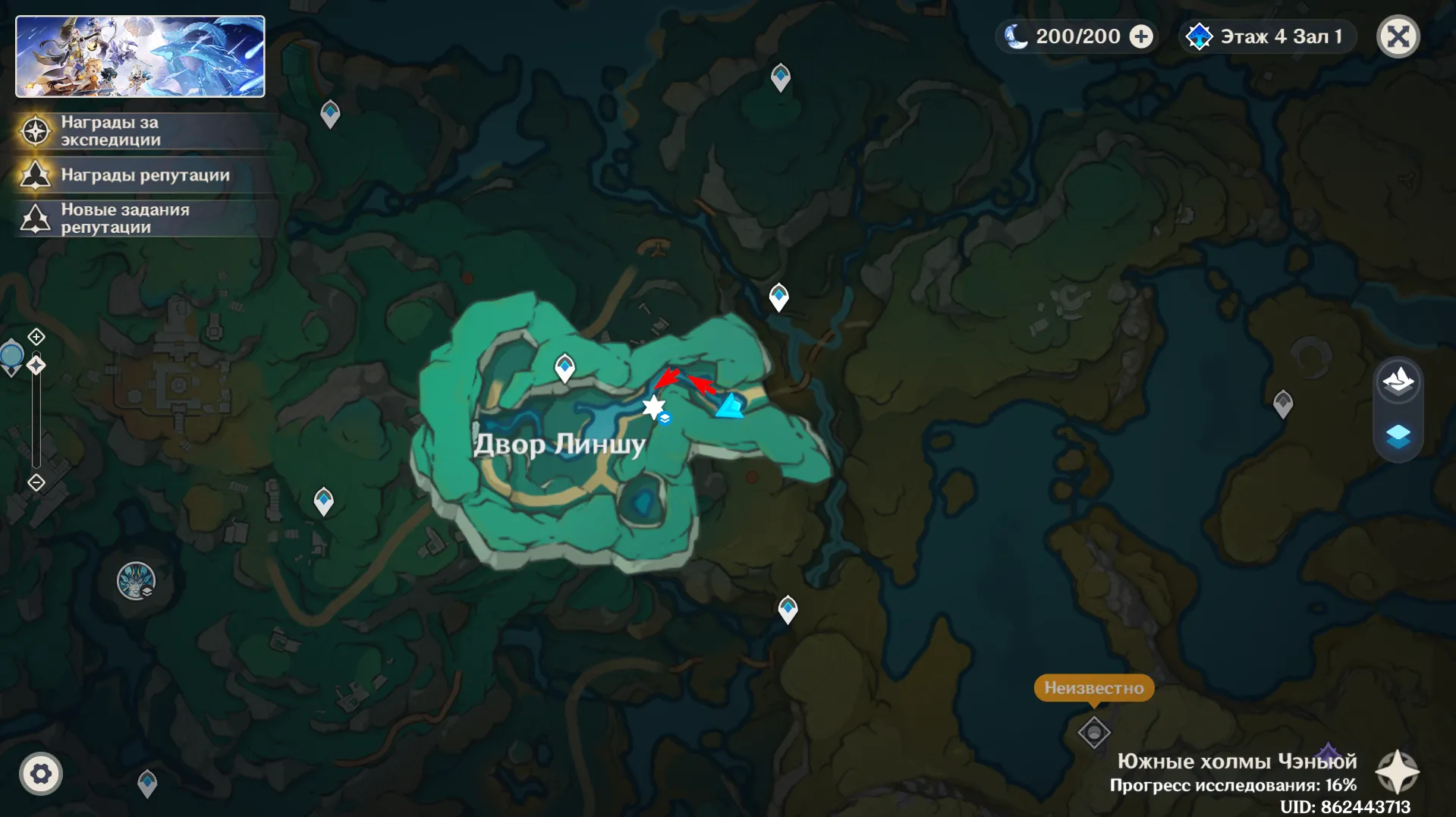Screen dimensions: 1456x817
Task: Open the map pins button above layers
Action: click(x=1398, y=381)
